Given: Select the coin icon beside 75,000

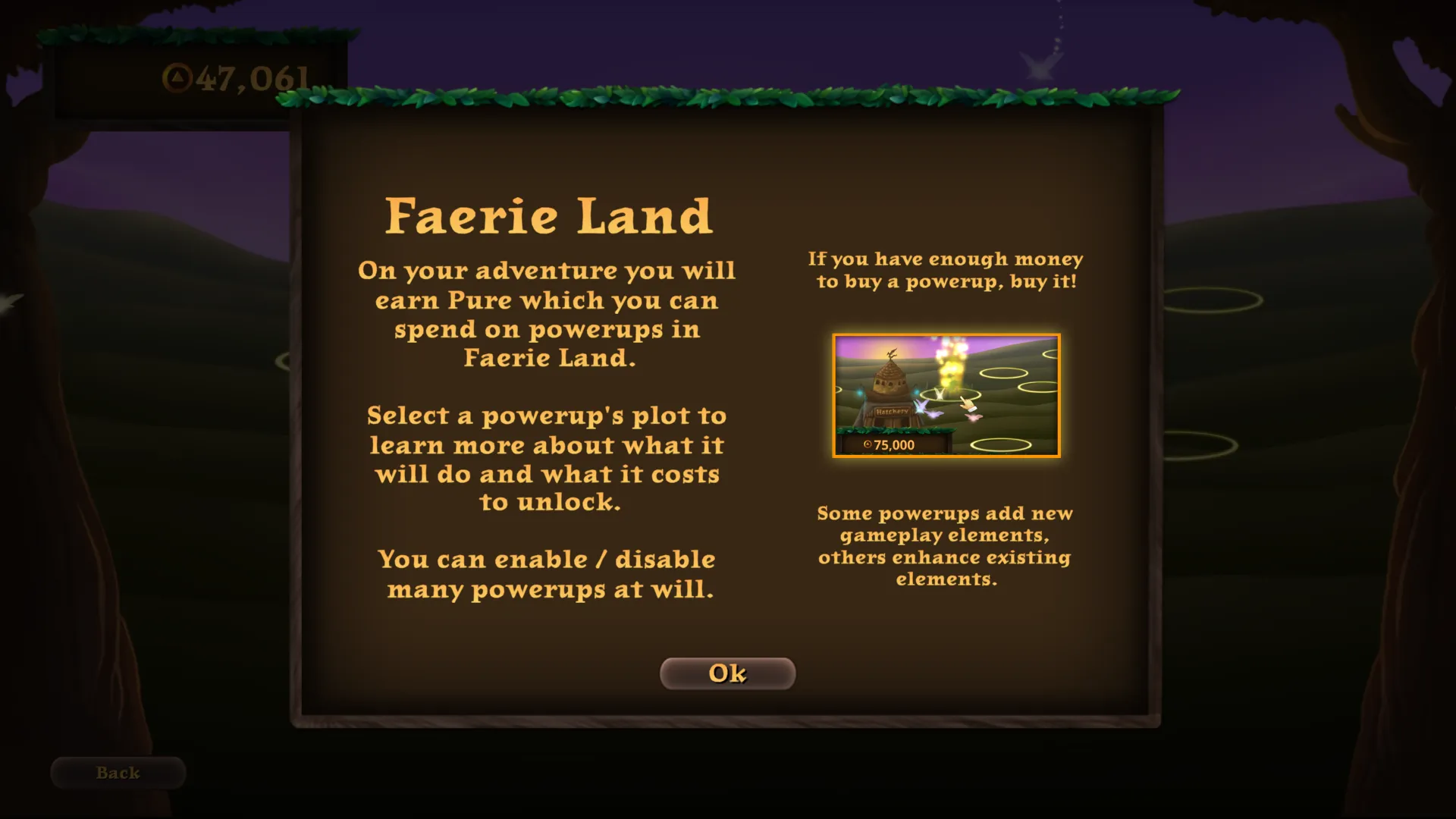Looking at the screenshot, I should point(868,444).
